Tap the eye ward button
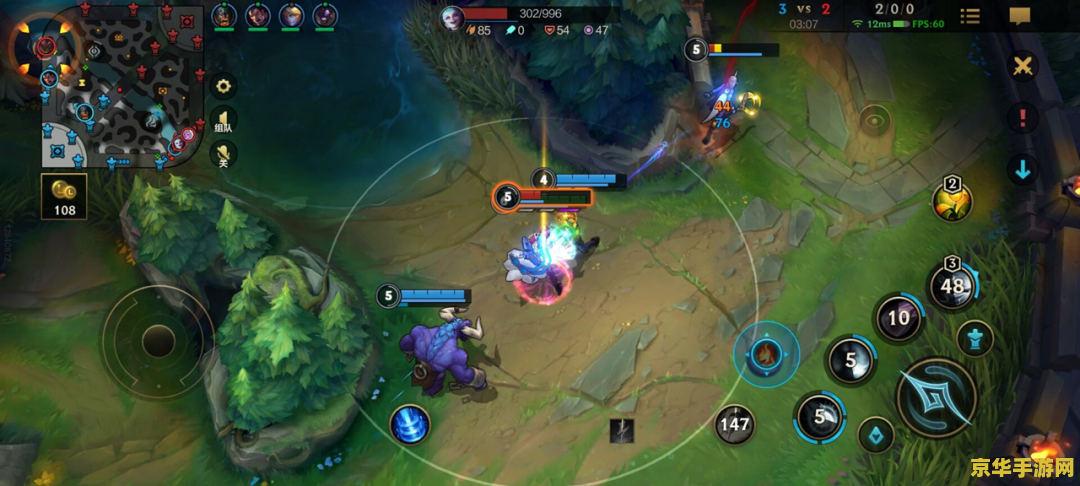The image size is (1080, 486). click(x=874, y=121)
